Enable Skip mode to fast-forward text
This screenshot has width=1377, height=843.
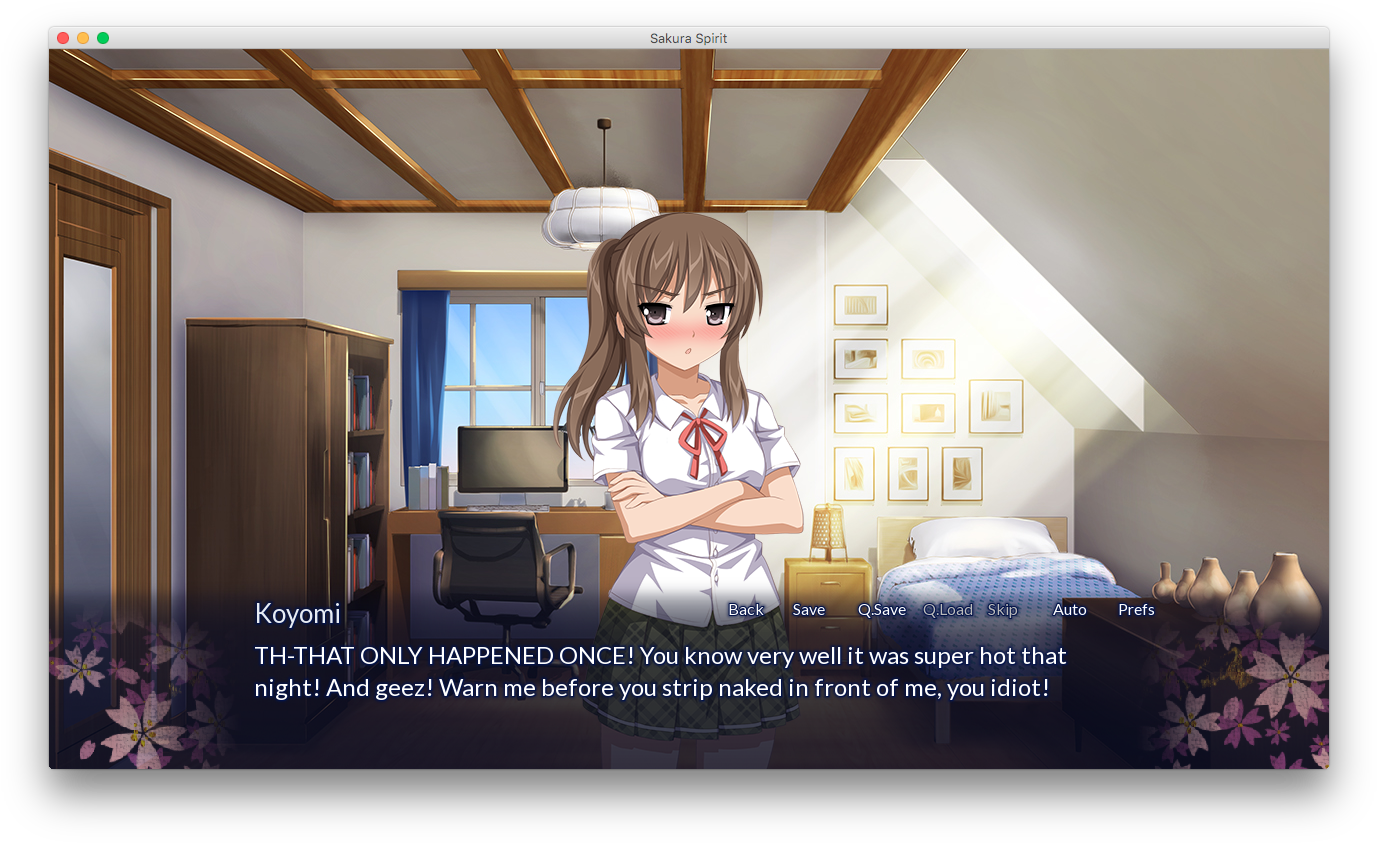coord(1002,609)
